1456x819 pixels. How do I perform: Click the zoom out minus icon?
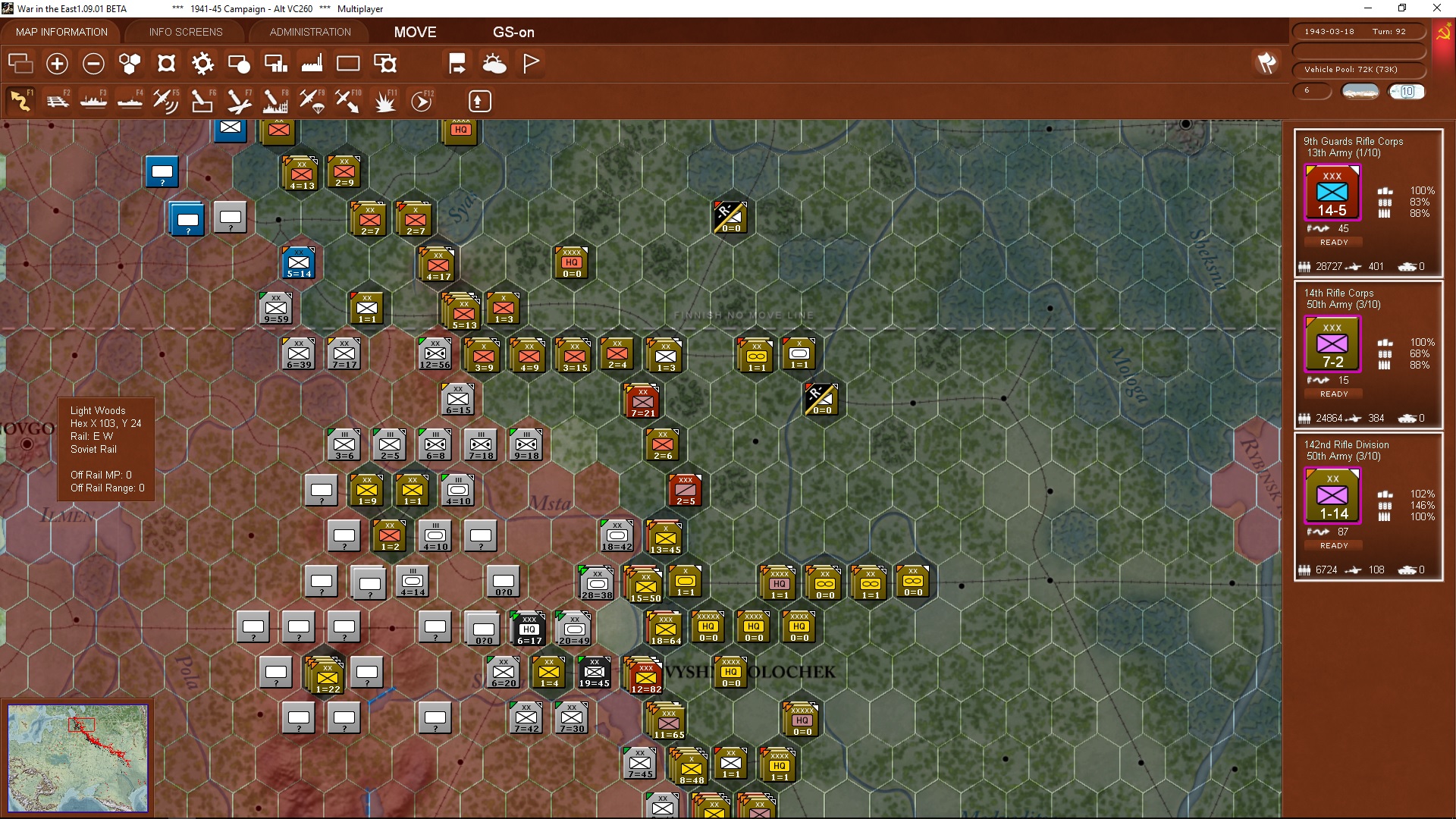point(93,64)
